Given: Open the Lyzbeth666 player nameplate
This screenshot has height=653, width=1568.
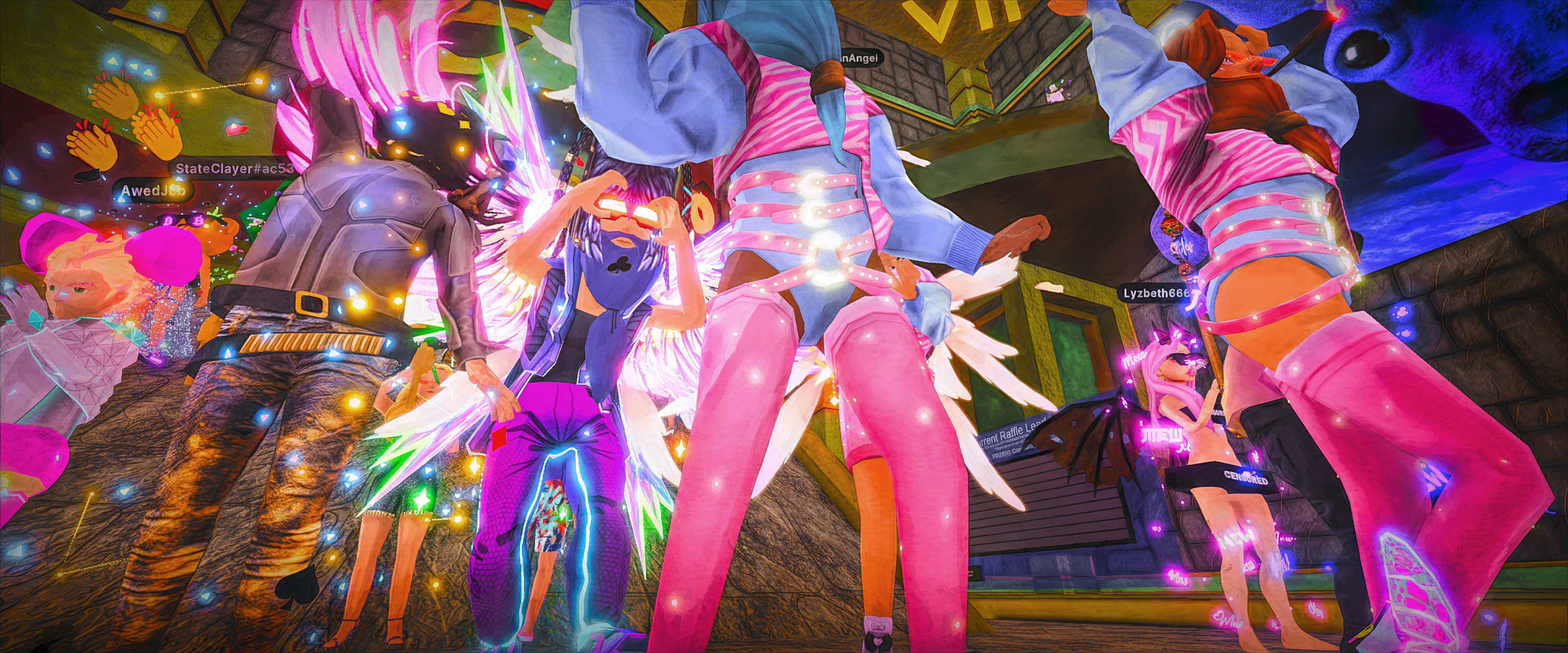Looking at the screenshot, I should pyautogui.click(x=1156, y=293).
